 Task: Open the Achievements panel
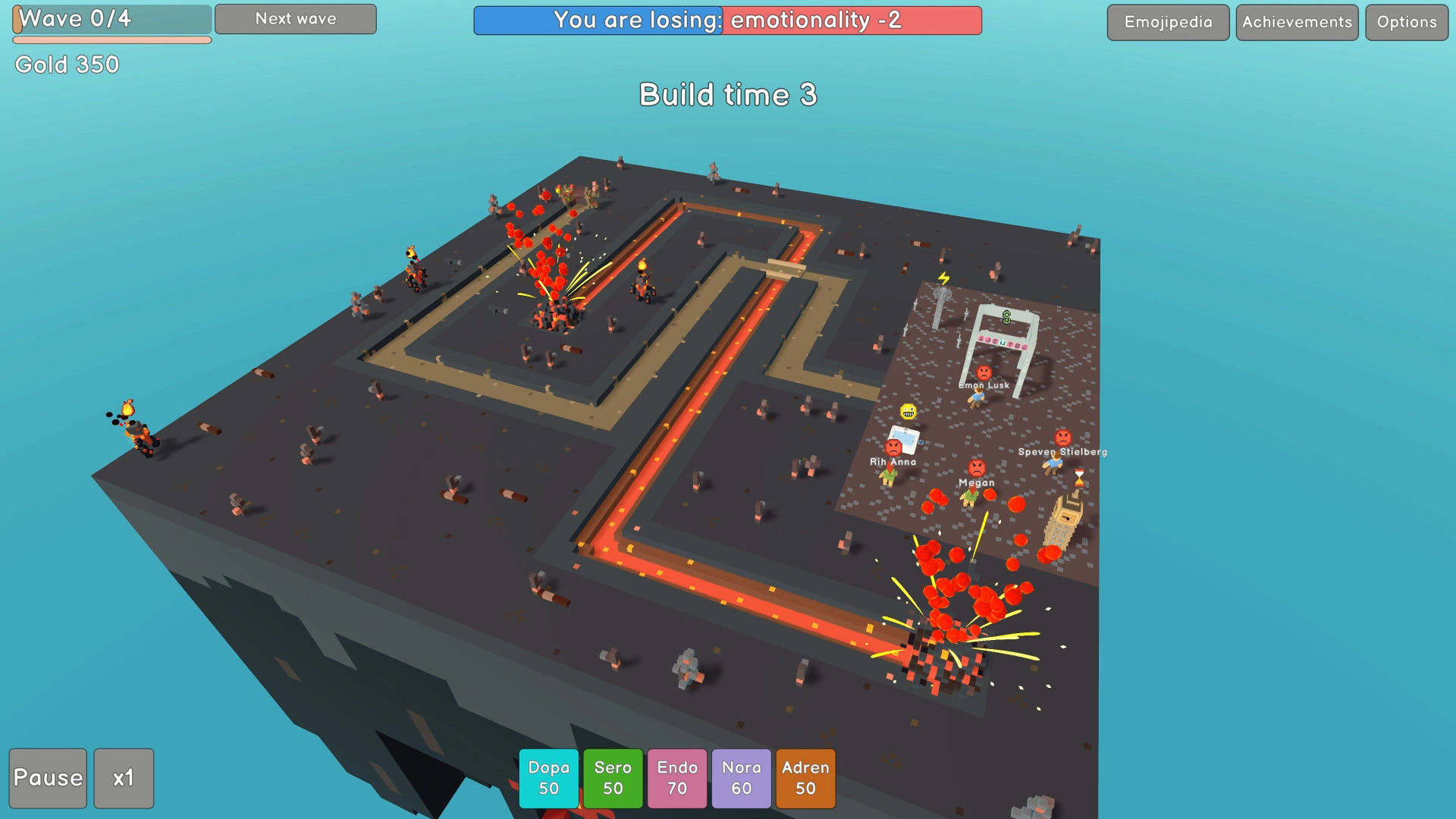coord(1296,22)
